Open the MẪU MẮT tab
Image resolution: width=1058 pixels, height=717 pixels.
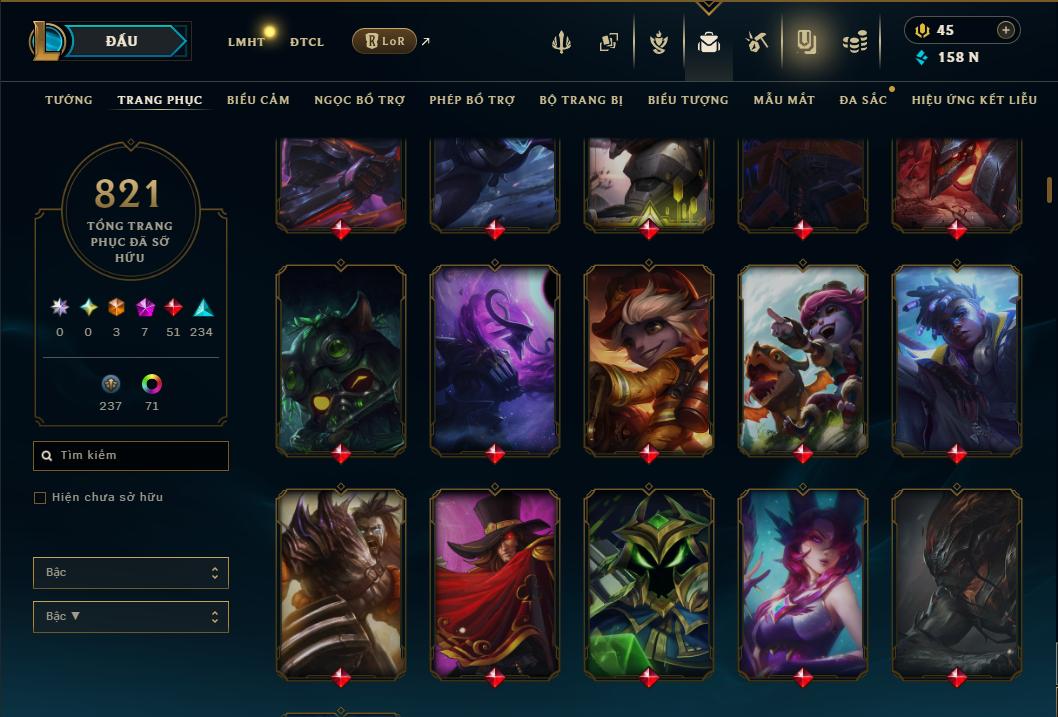tap(784, 100)
